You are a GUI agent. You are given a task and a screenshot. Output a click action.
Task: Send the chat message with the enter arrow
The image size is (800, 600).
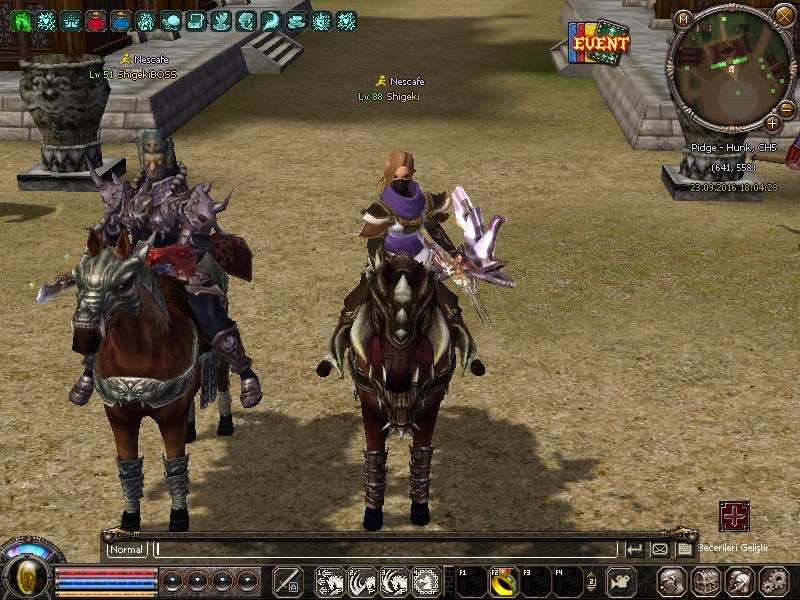tap(634, 549)
